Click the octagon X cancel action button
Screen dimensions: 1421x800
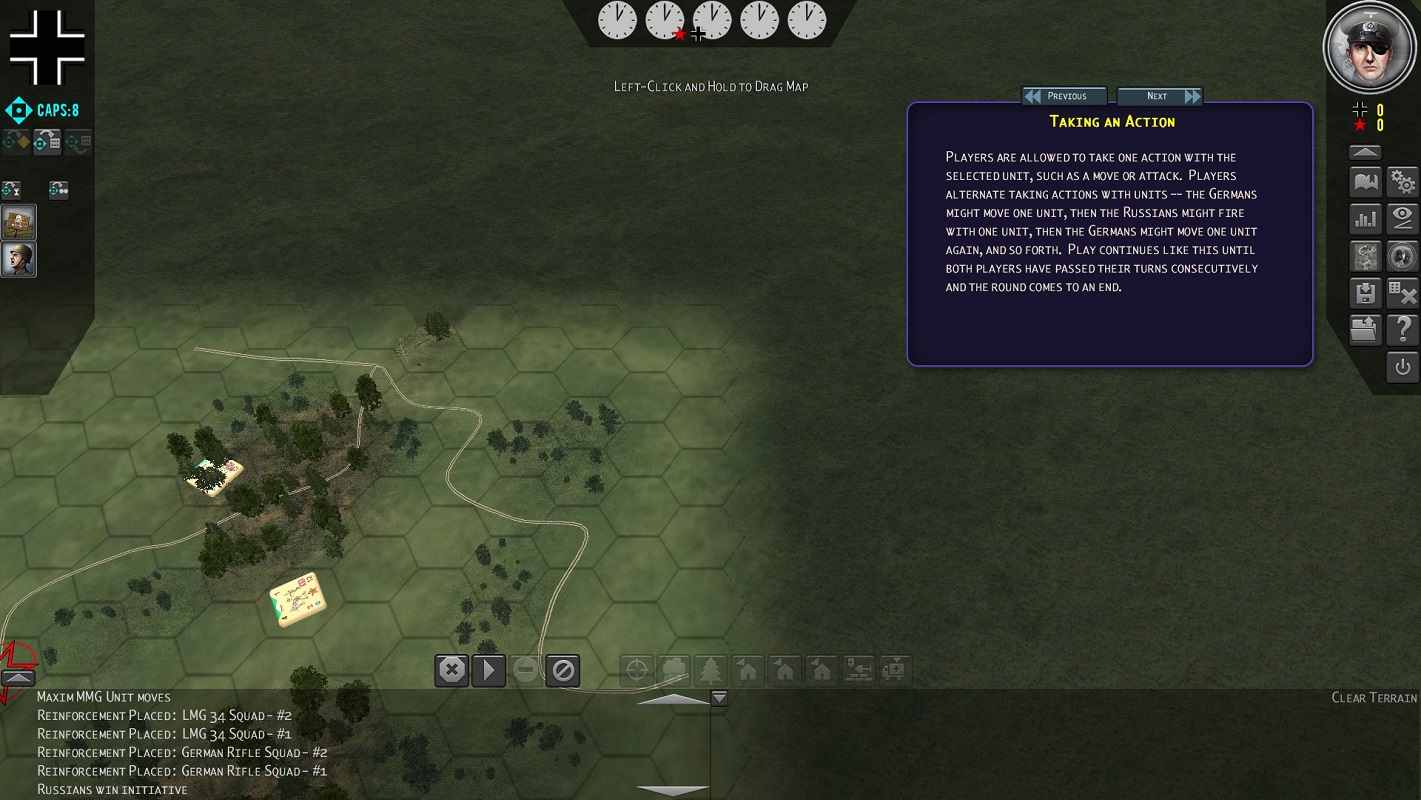click(452, 669)
